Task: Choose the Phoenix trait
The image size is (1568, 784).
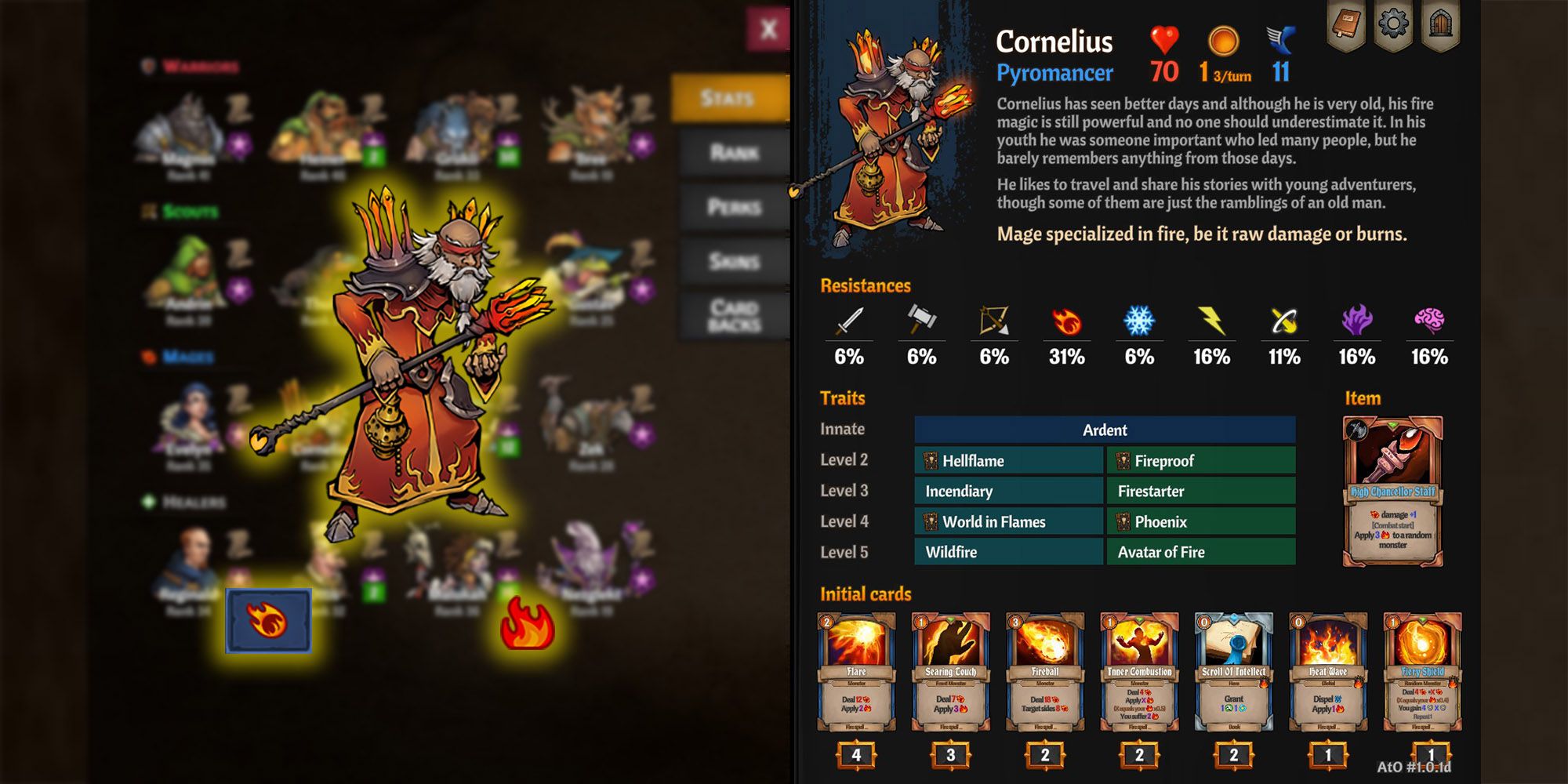Action: coord(1201,522)
